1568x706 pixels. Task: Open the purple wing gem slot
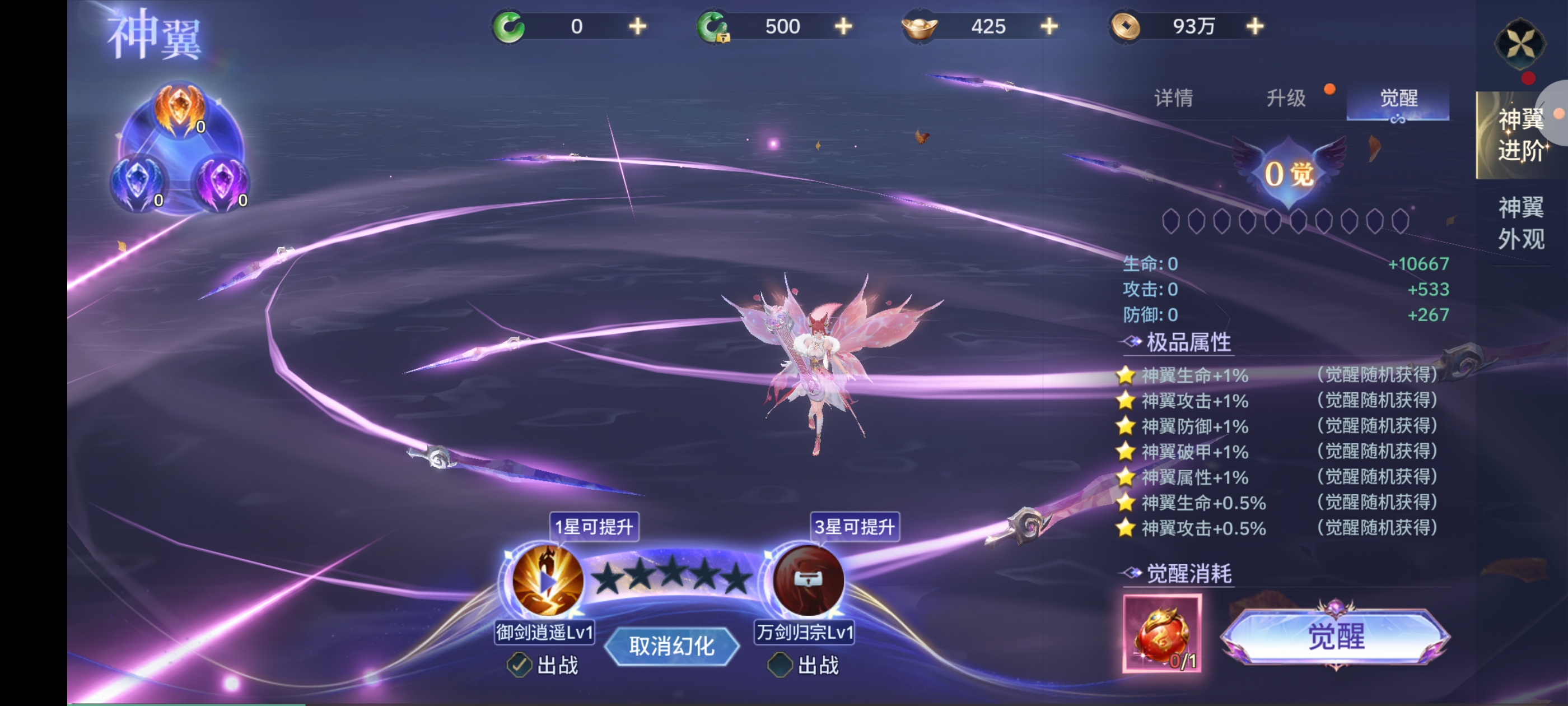(x=222, y=184)
